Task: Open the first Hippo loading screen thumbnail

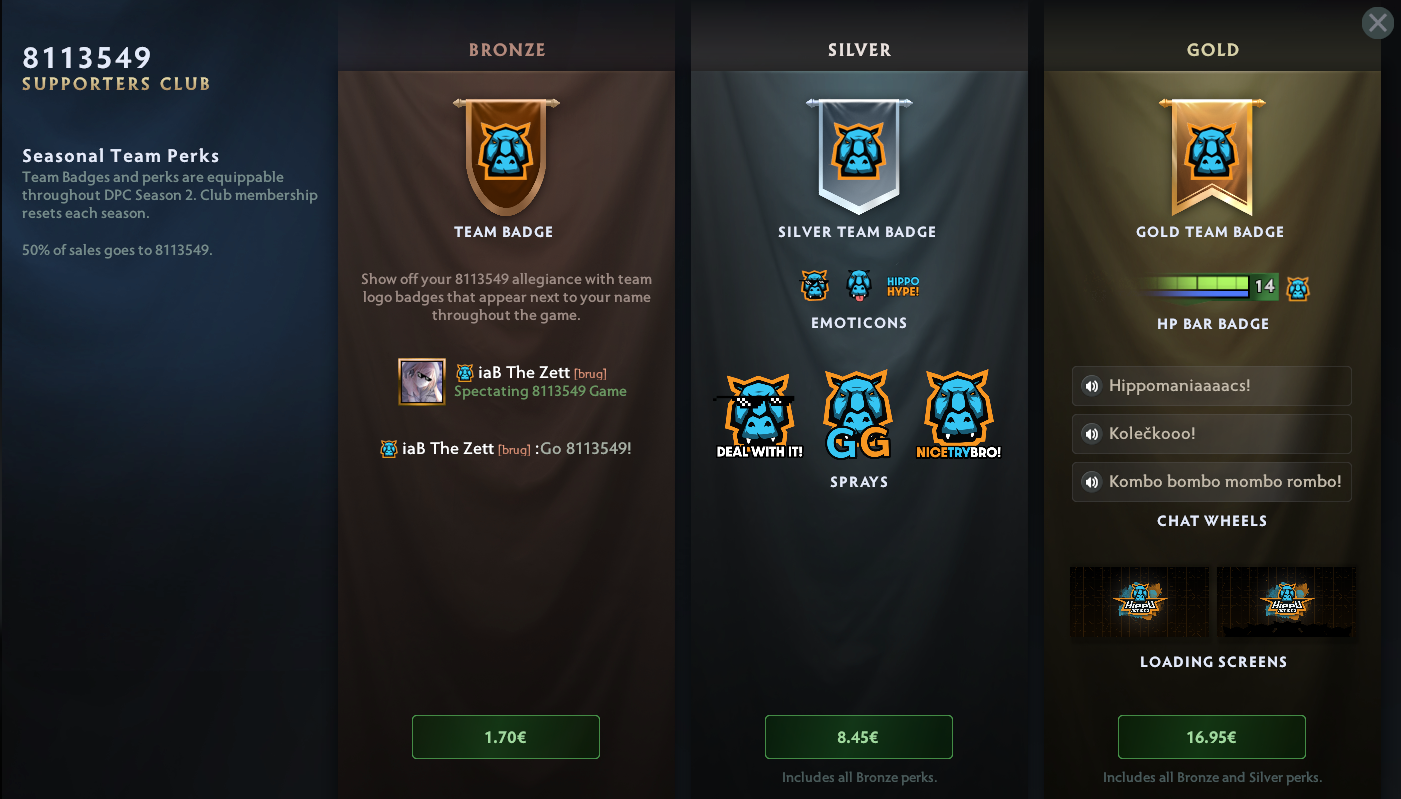Action: (1139, 602)
